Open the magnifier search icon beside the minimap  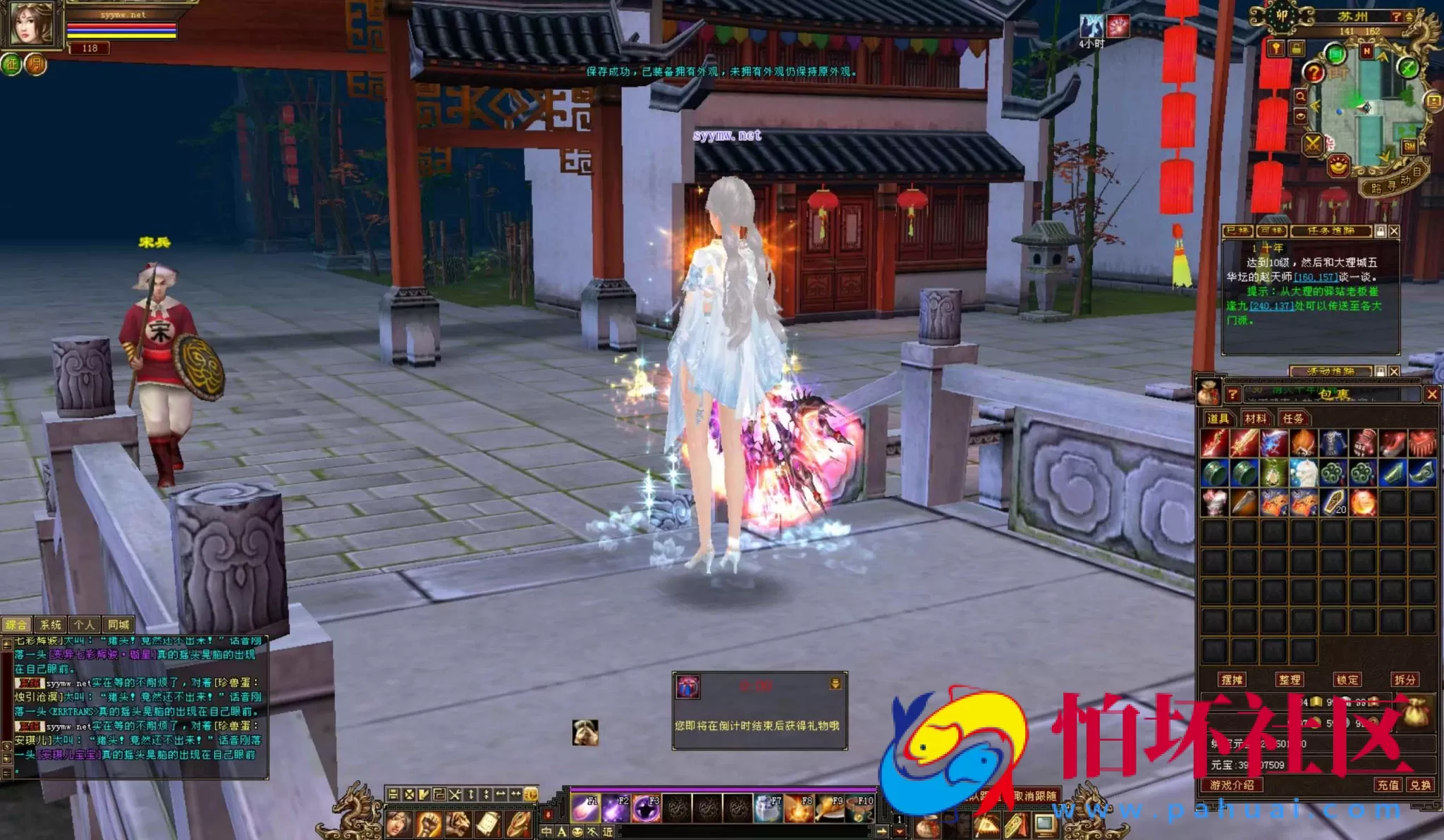pos(1299,97)
